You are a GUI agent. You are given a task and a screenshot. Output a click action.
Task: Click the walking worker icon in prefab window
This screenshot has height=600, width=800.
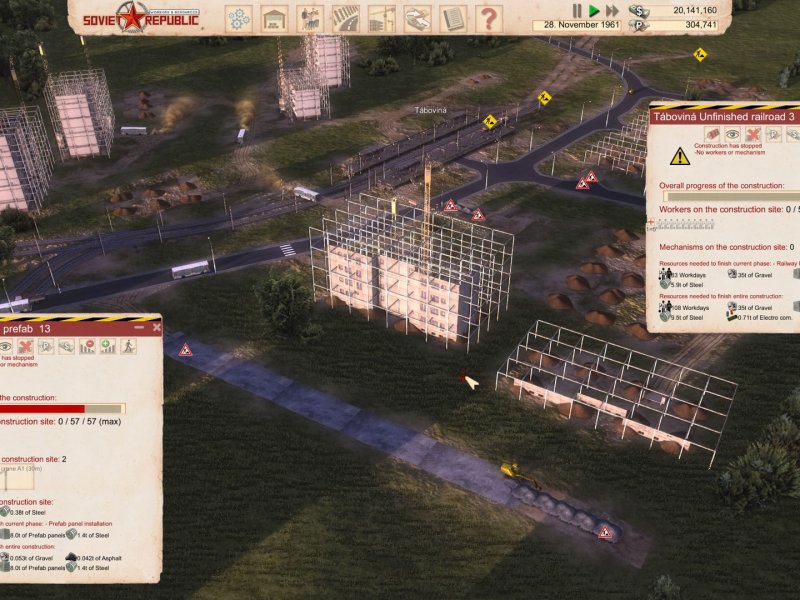pos(128,346)
